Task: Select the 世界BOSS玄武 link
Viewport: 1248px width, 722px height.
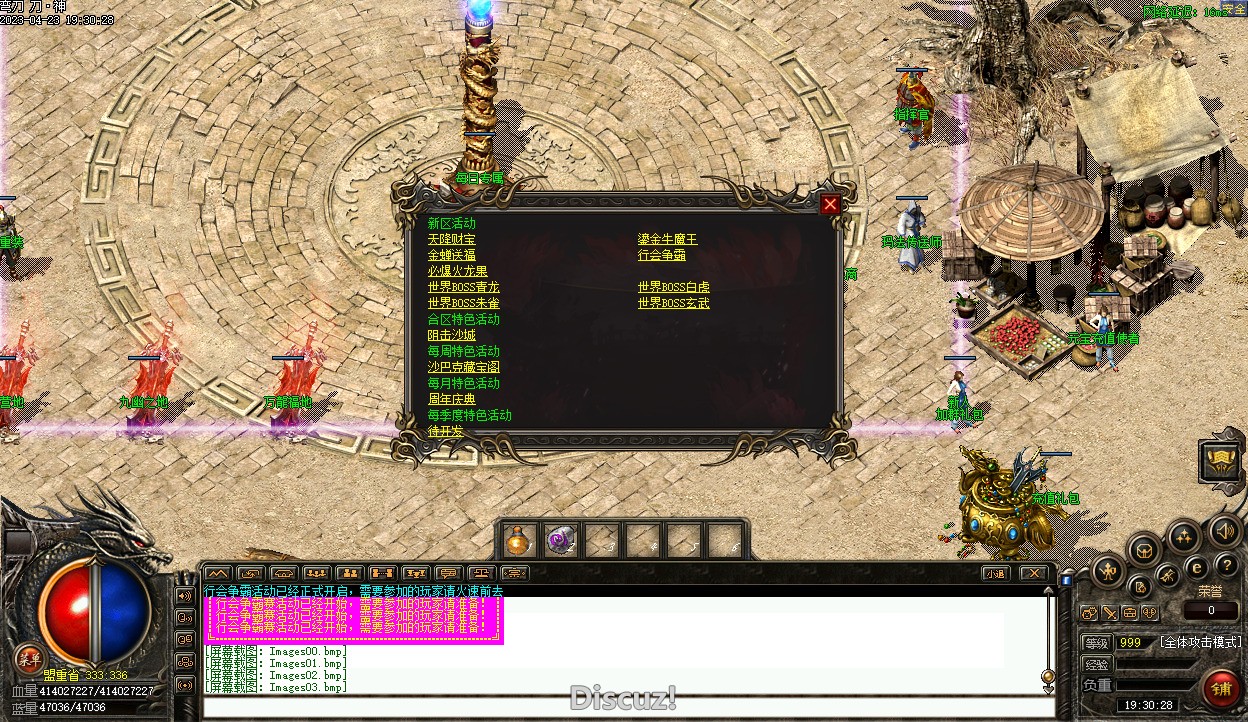Action: click(673, 304)
